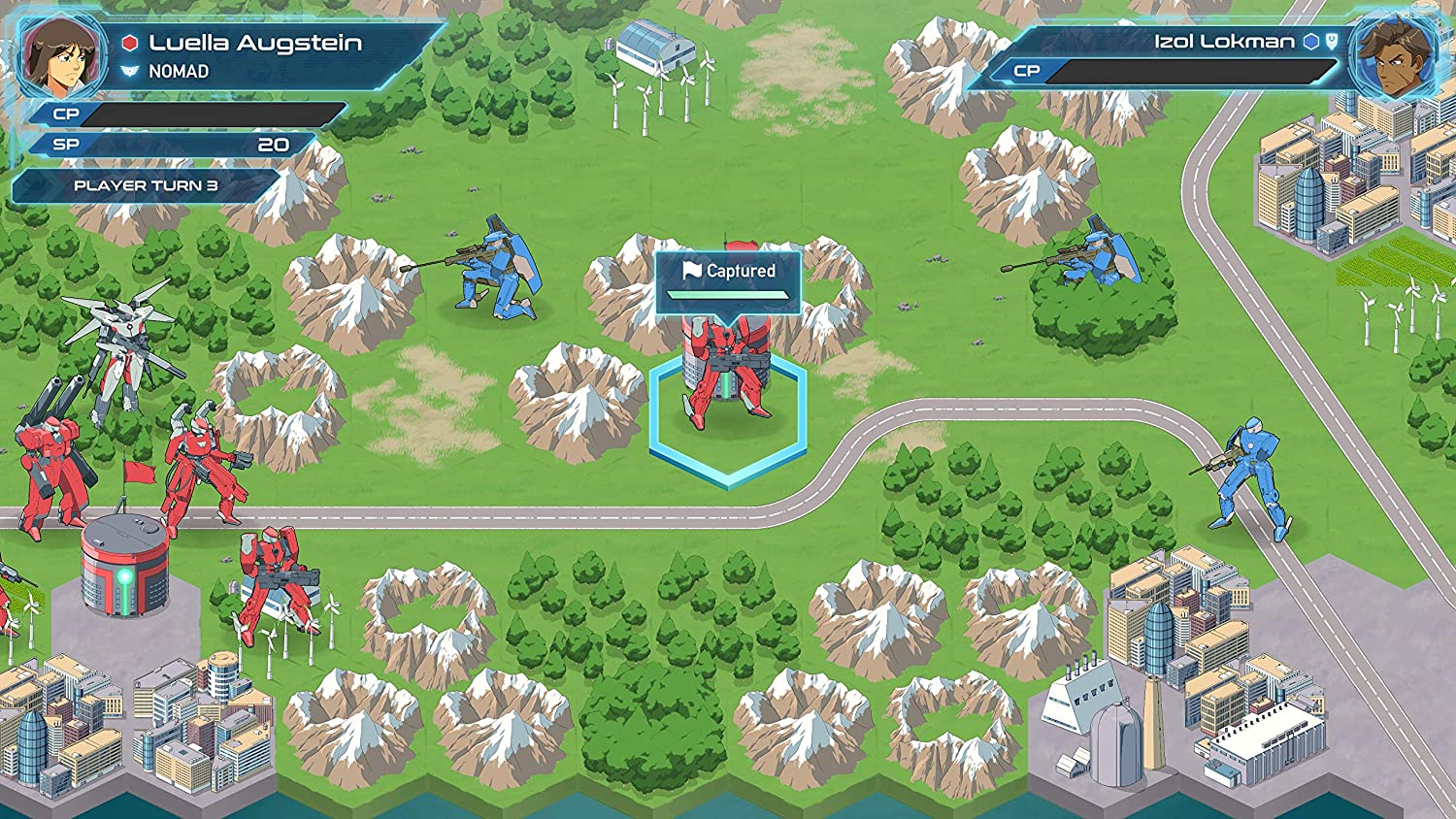This screenshot has height=819, width=1456.
Task: Click Izol Lokman's commander portrait
Action: click(x=1395, y=57)
